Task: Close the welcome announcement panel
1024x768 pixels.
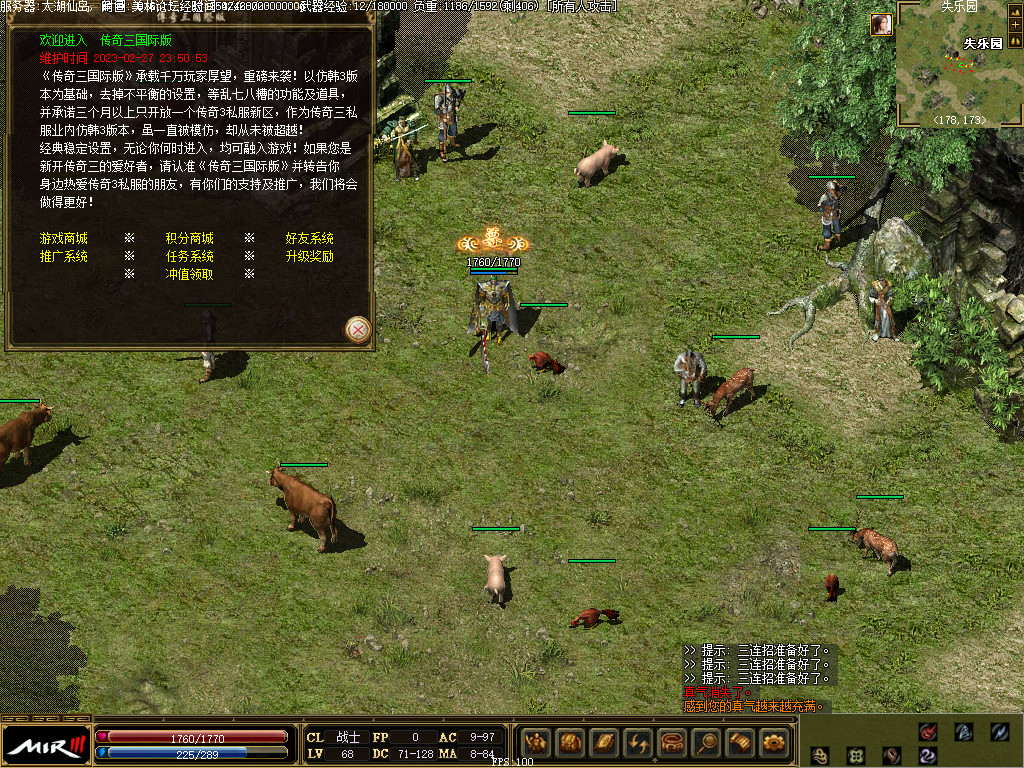Action: (358, 328)
